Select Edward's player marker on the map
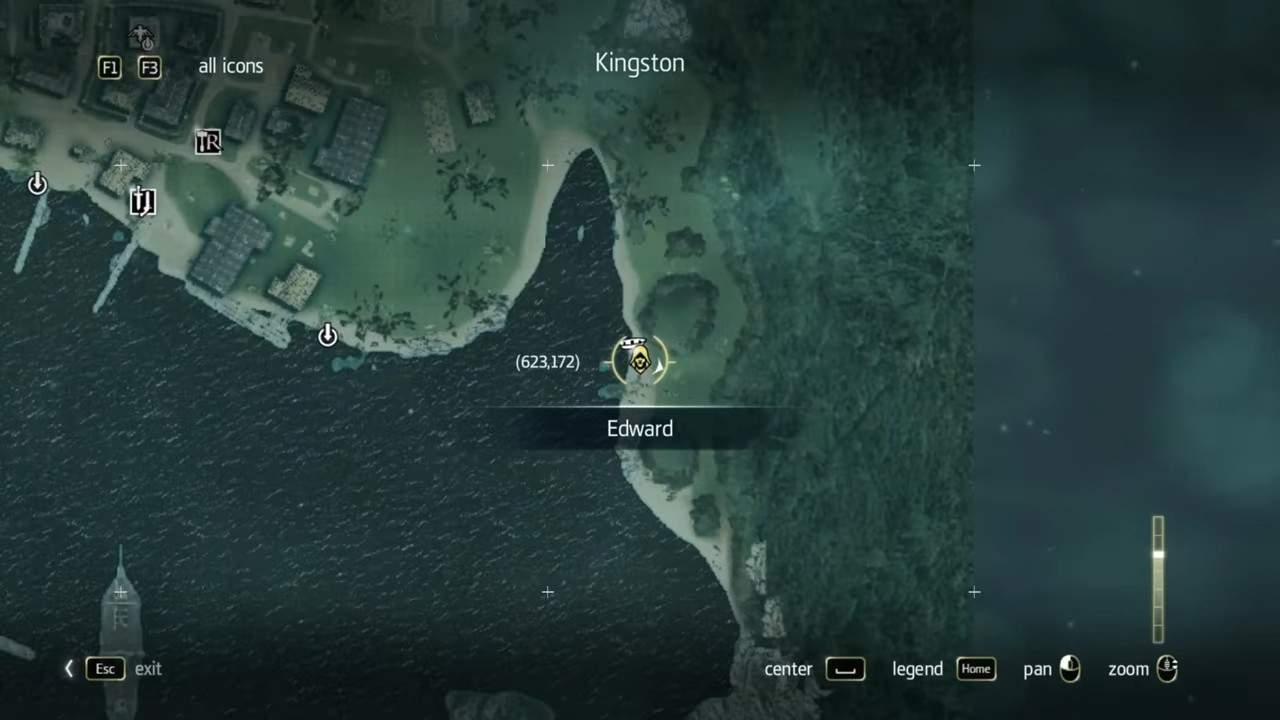The width and height of the screenshot is (1280, 720). [x=639, y=360]
